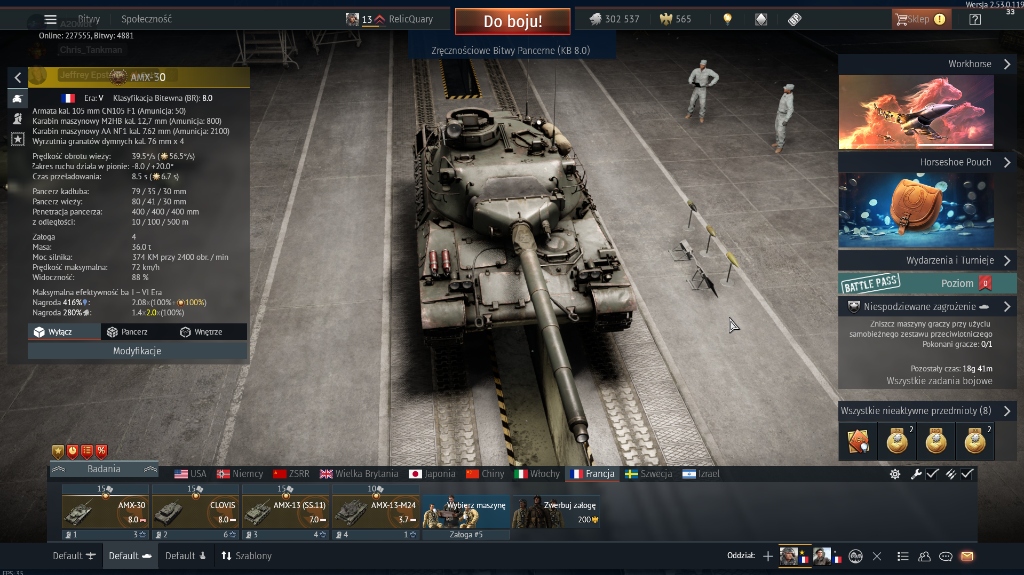The image size is (1024, 575).
Task: Open the Badania research tree
Action: tap(103, 469)
